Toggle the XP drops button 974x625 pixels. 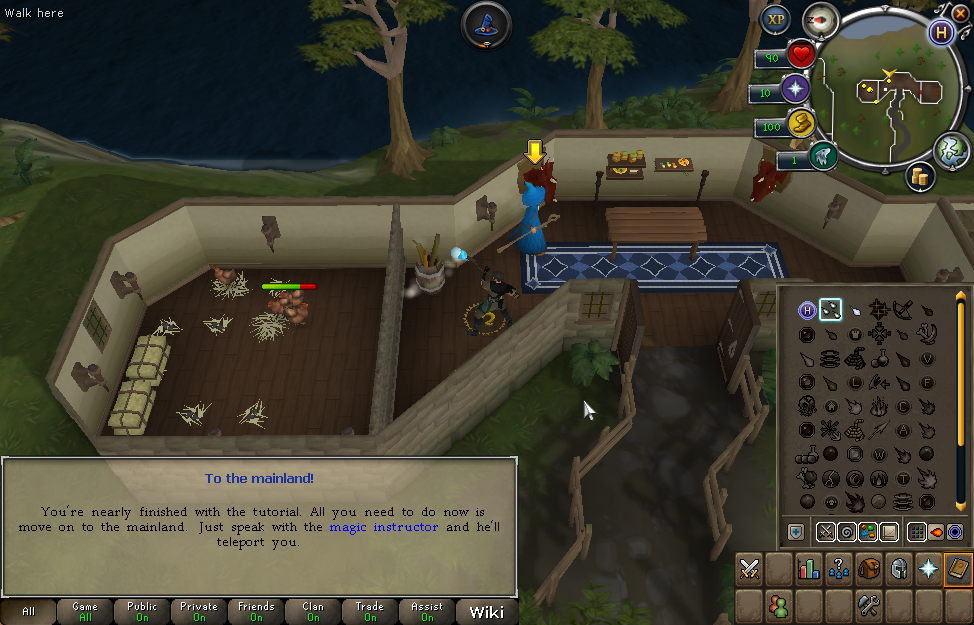click(x=775, y=19)
